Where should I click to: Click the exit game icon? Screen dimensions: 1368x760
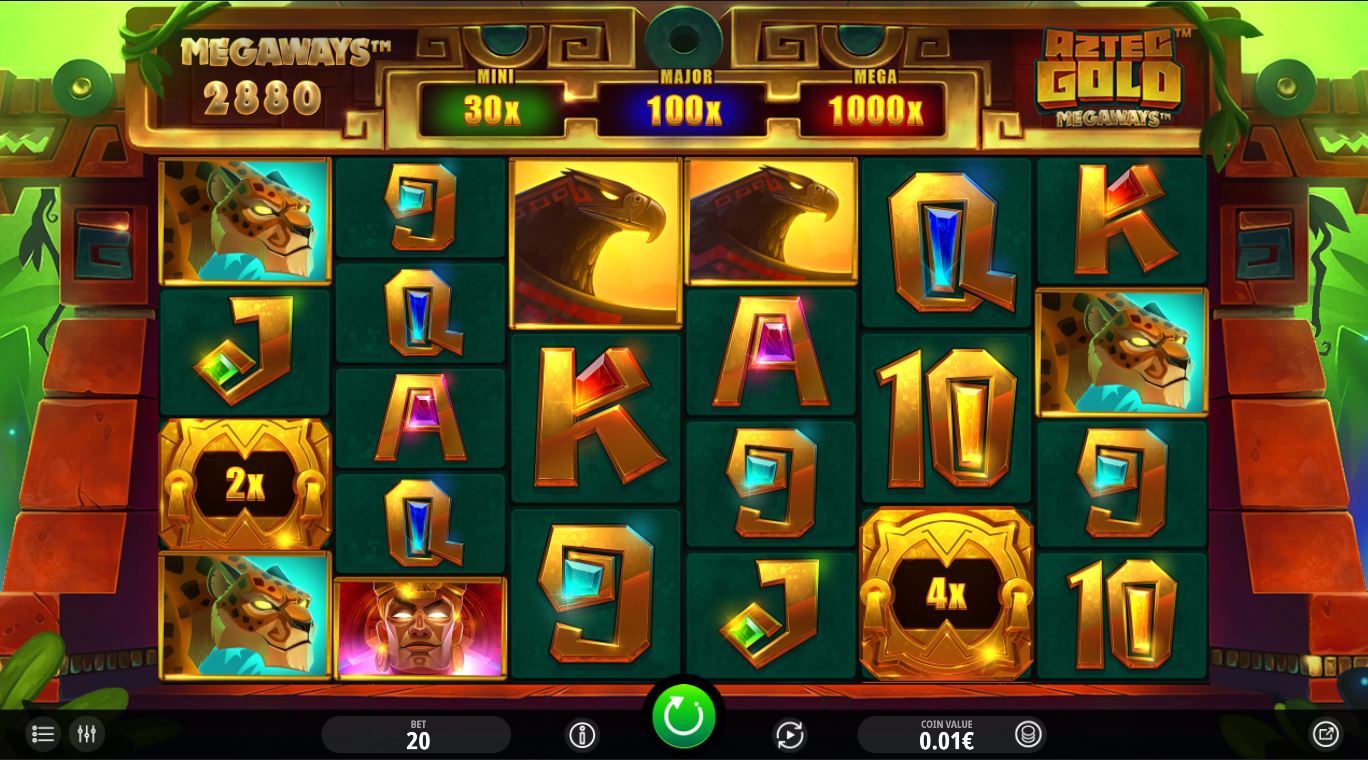[x=1325, y=735]
